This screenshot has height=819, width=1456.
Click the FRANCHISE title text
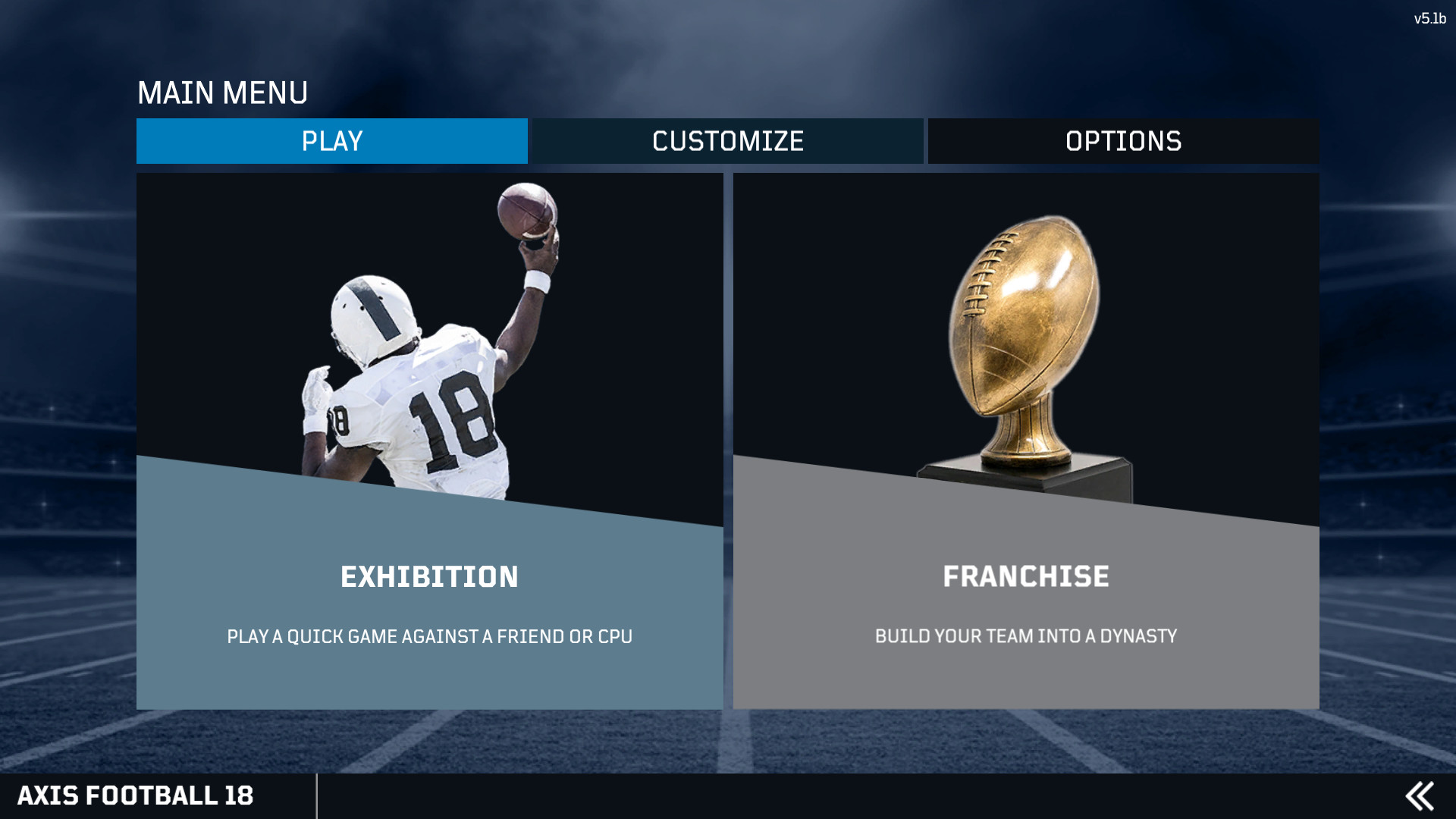[1025, 576]
